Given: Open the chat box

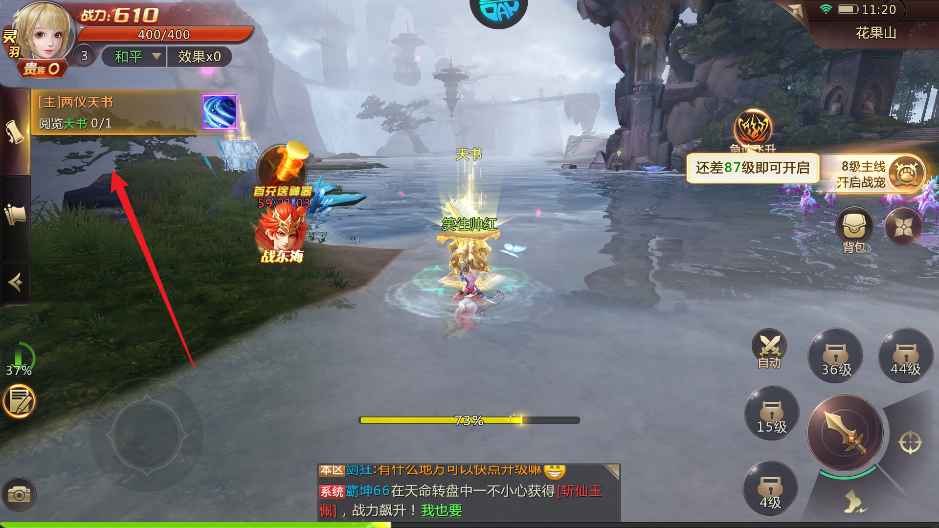Looking at the screenshot, I should [x=468, y=490].
